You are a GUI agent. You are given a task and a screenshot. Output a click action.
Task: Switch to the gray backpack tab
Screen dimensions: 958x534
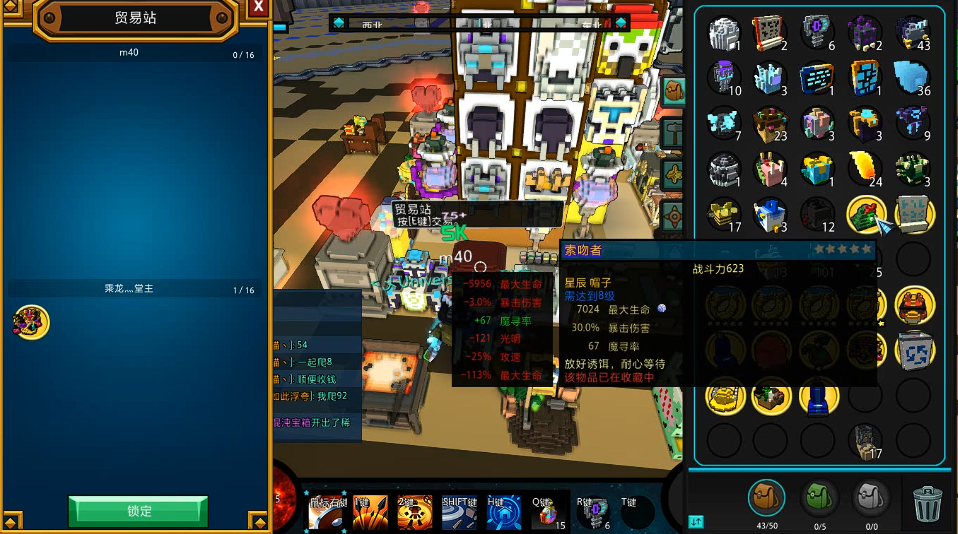[870, 497]
